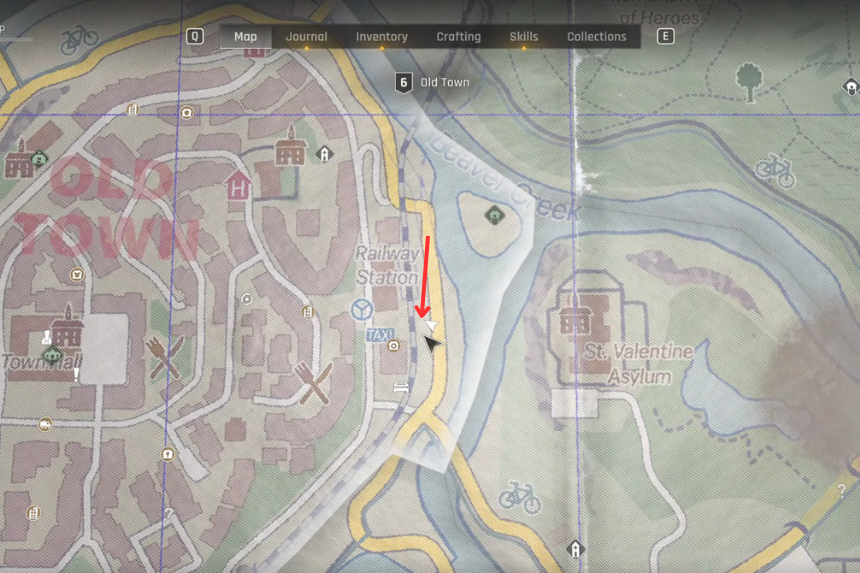Click the red hospital H marker
Screen dimensions: 860x573
pos(238,186)
